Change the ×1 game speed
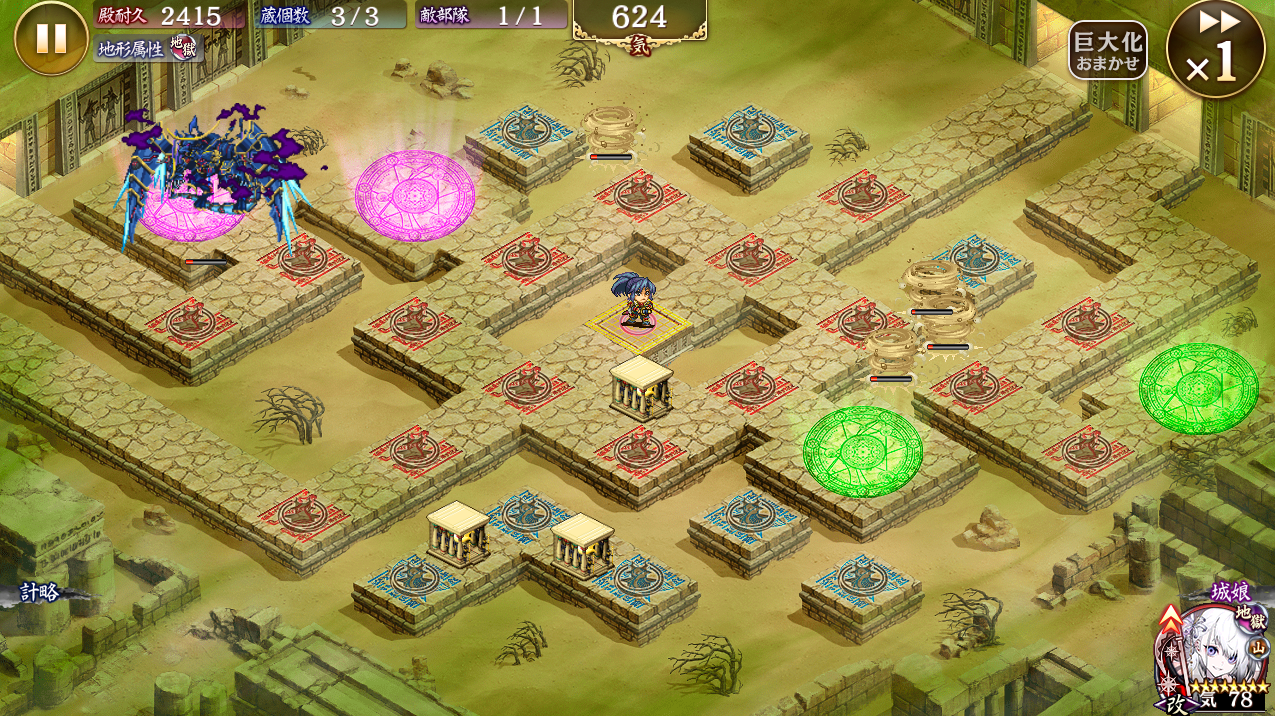Viewport: 1275px width, 716px height. pyautogui.click(x=1215, y=49)
